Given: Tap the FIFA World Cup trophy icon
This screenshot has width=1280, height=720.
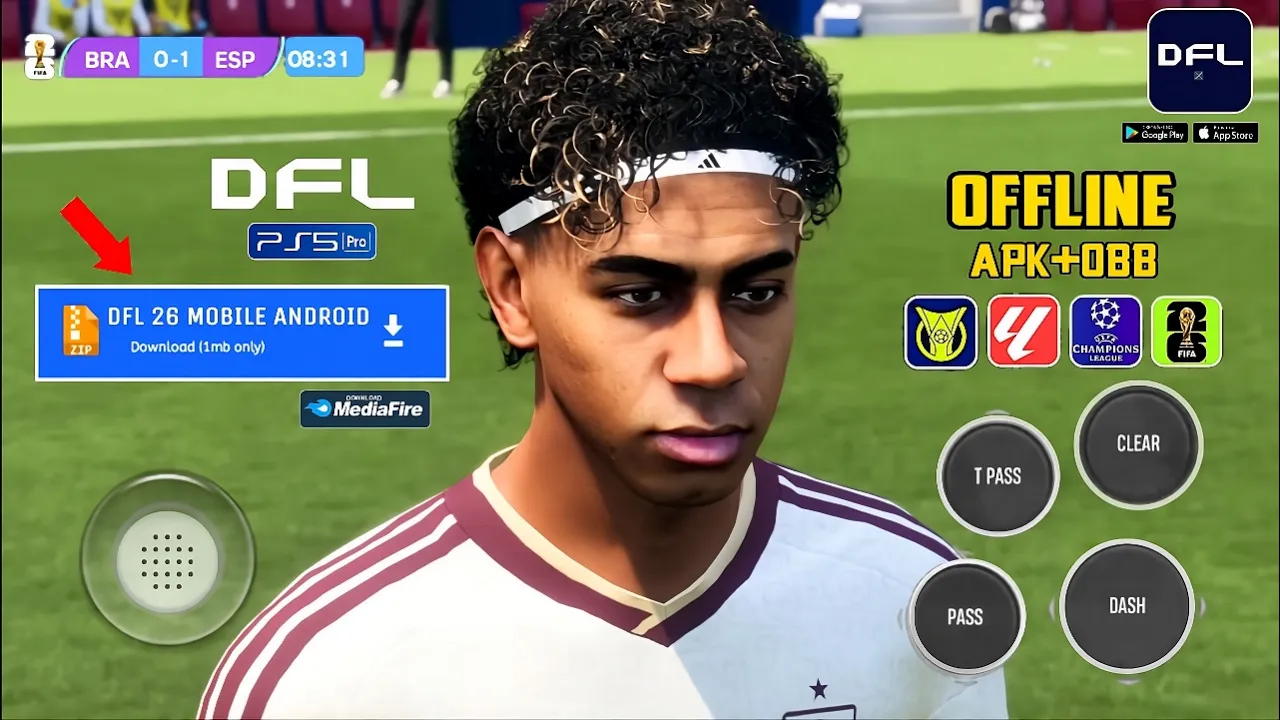Looking at the screenshot, I should coord(1187,330).
